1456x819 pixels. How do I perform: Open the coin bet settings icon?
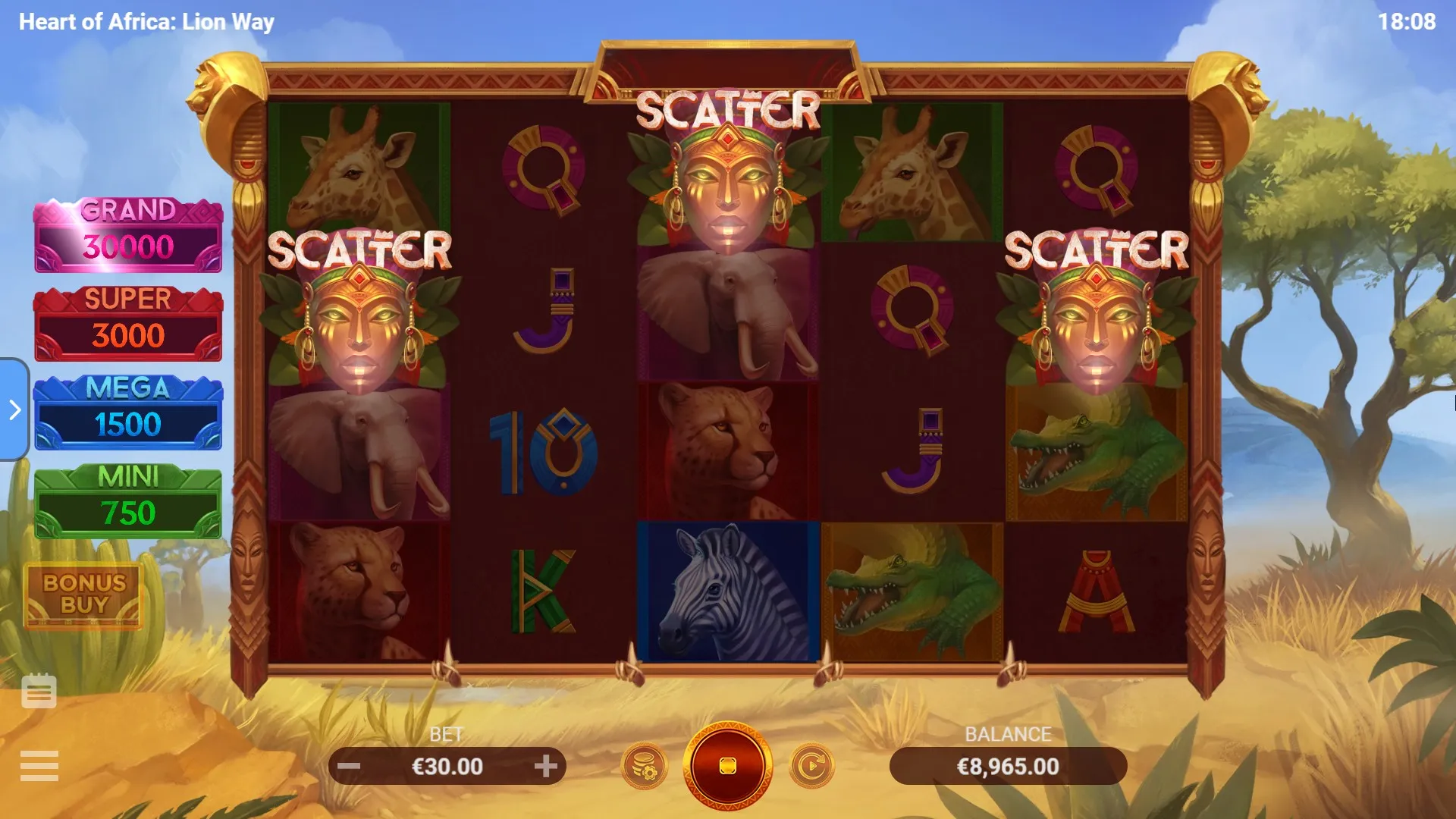coord(645,766)
